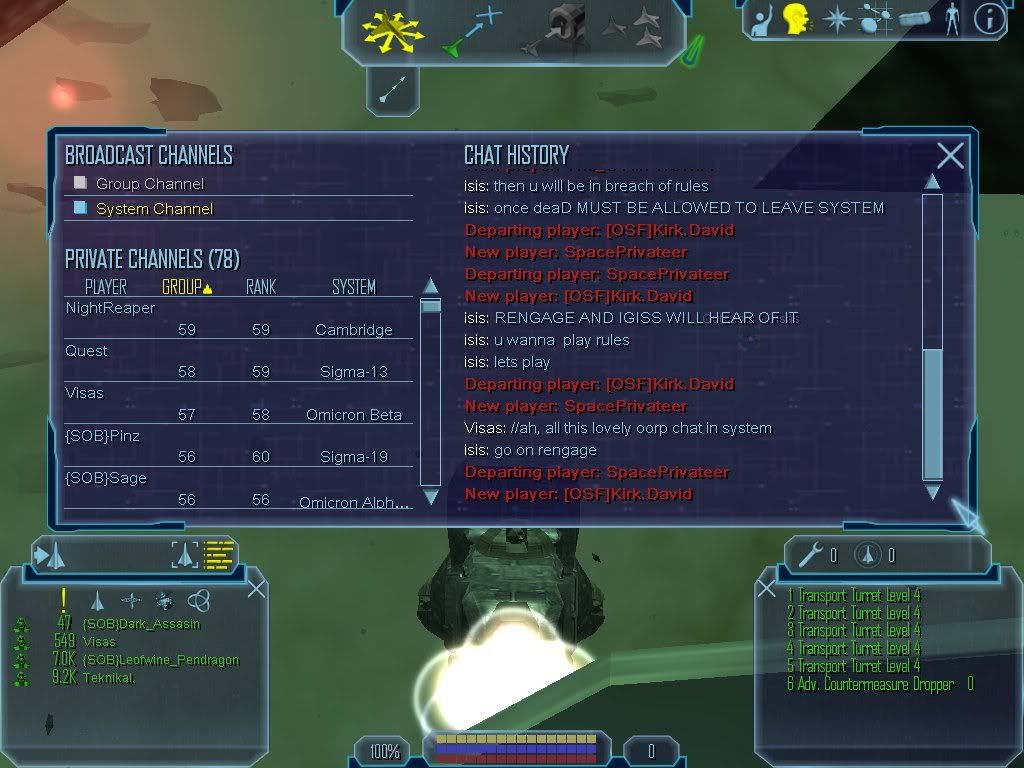Click the chat history scroll-up arrow
This screenshot has height=768, width=1024.
932,182
